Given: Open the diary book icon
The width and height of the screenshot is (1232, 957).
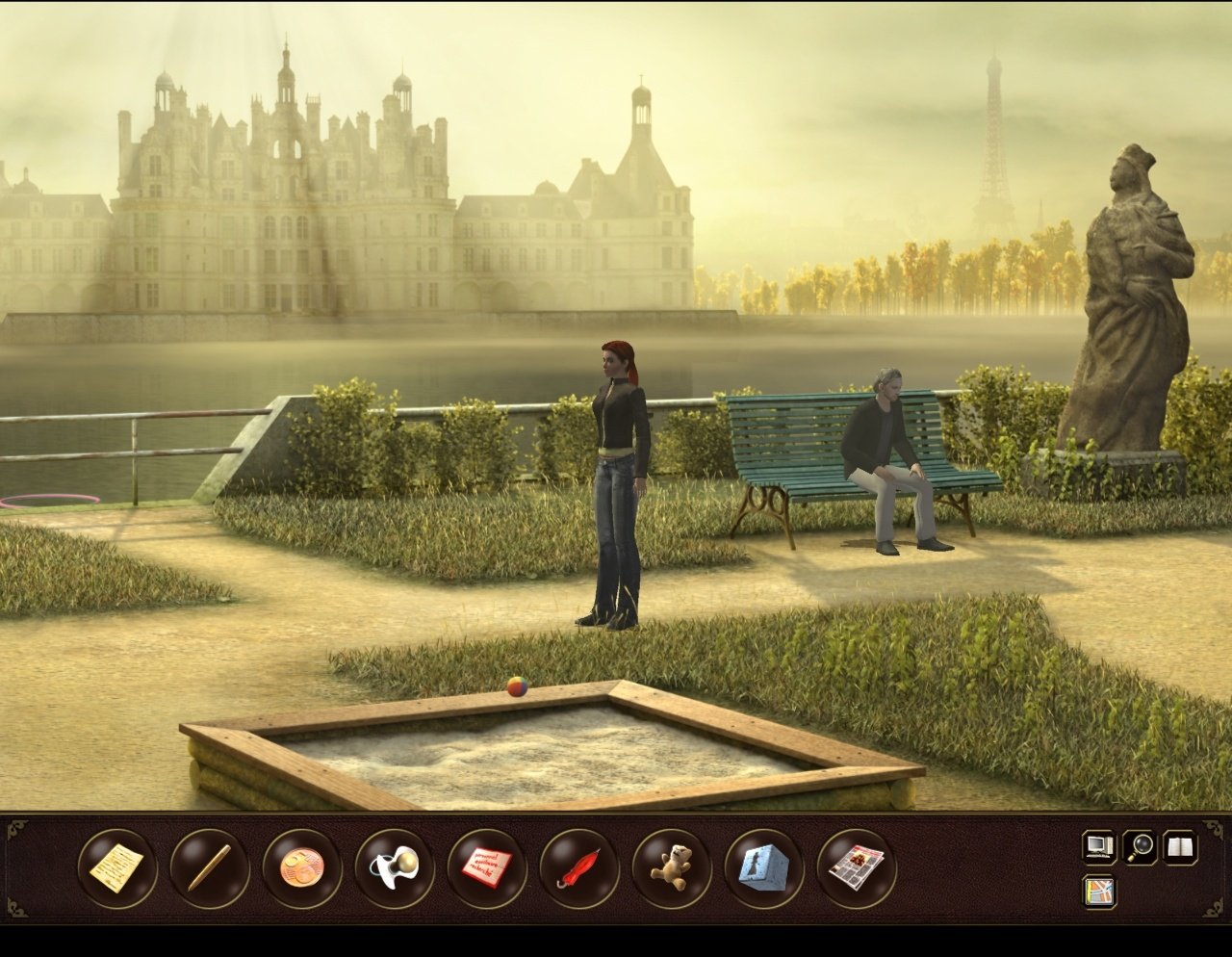Looking at the screenshot, I should pyautogui.click(x=1175, y=849).
